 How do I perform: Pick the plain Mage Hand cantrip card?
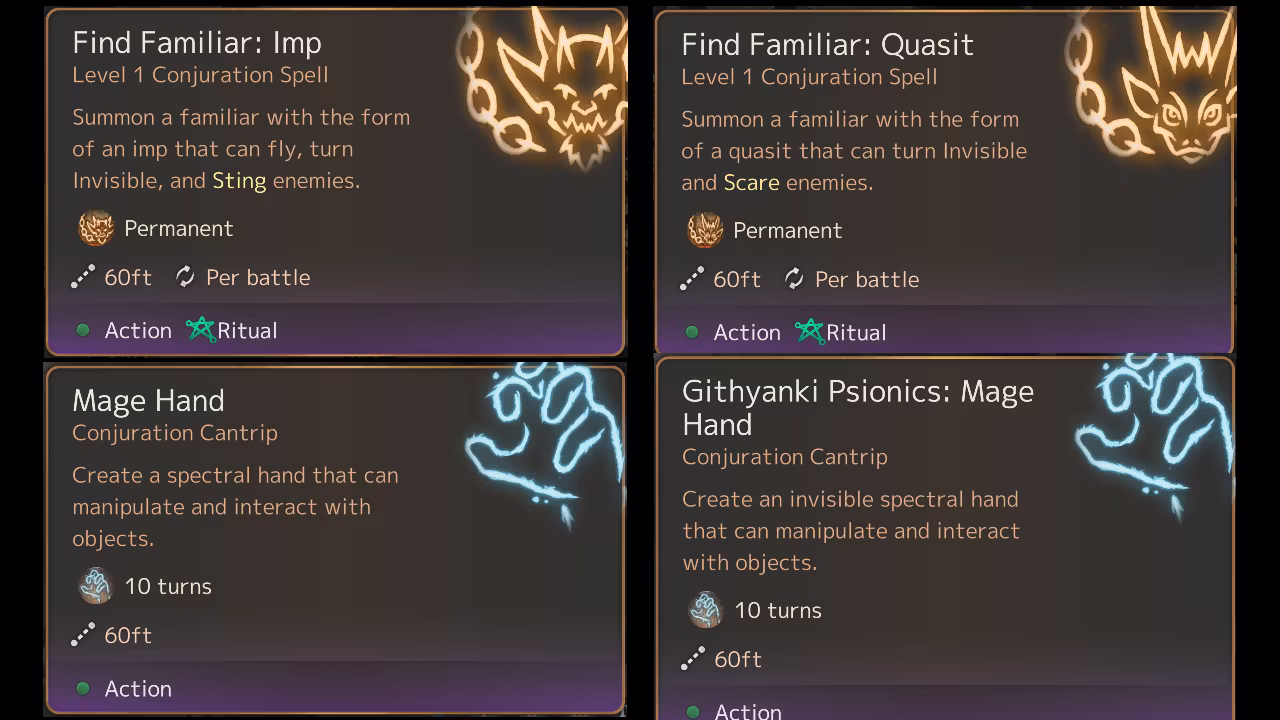[x=335, y=540]
